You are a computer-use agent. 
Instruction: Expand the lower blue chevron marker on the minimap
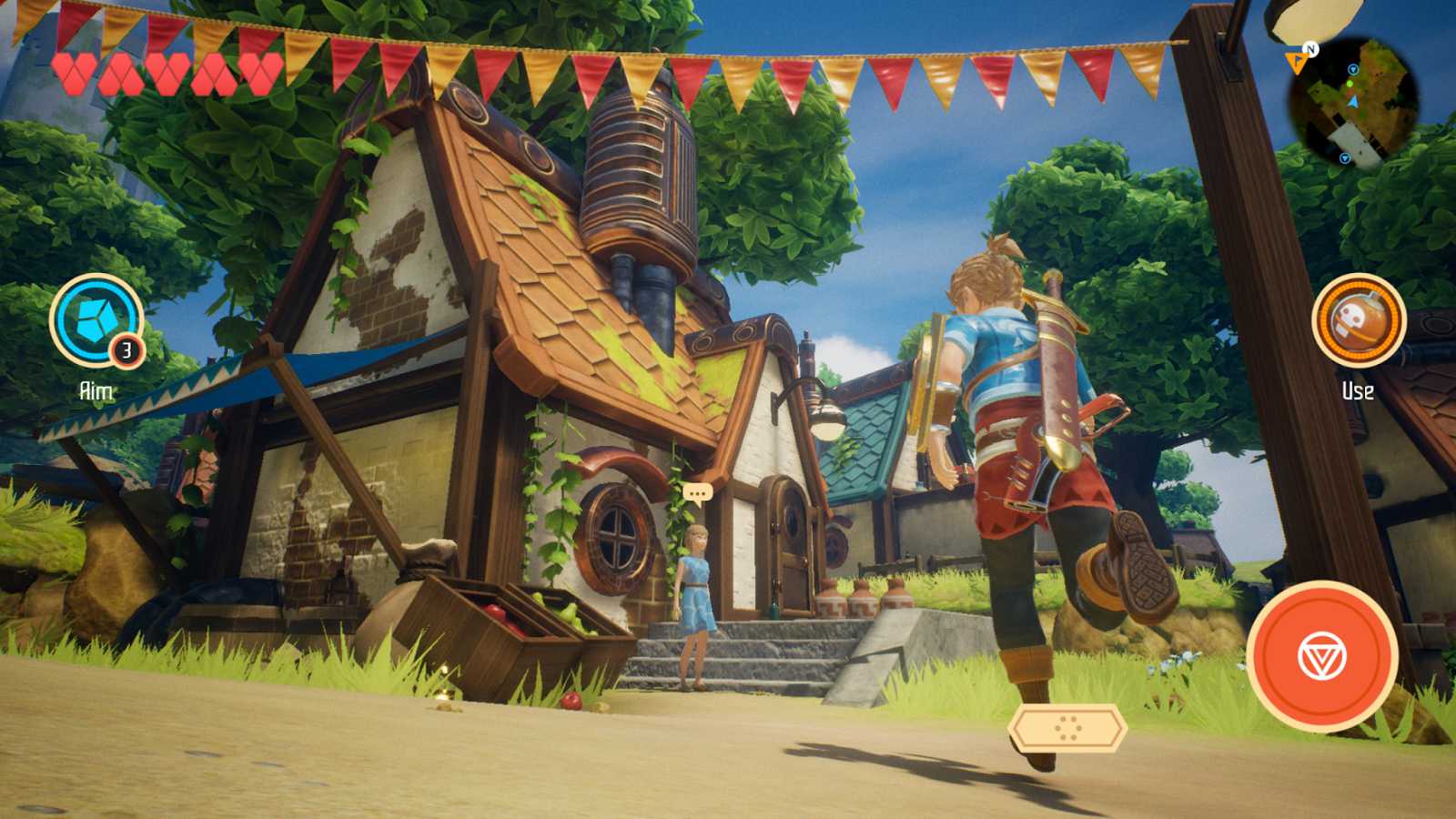click(x=1345, y=158)
